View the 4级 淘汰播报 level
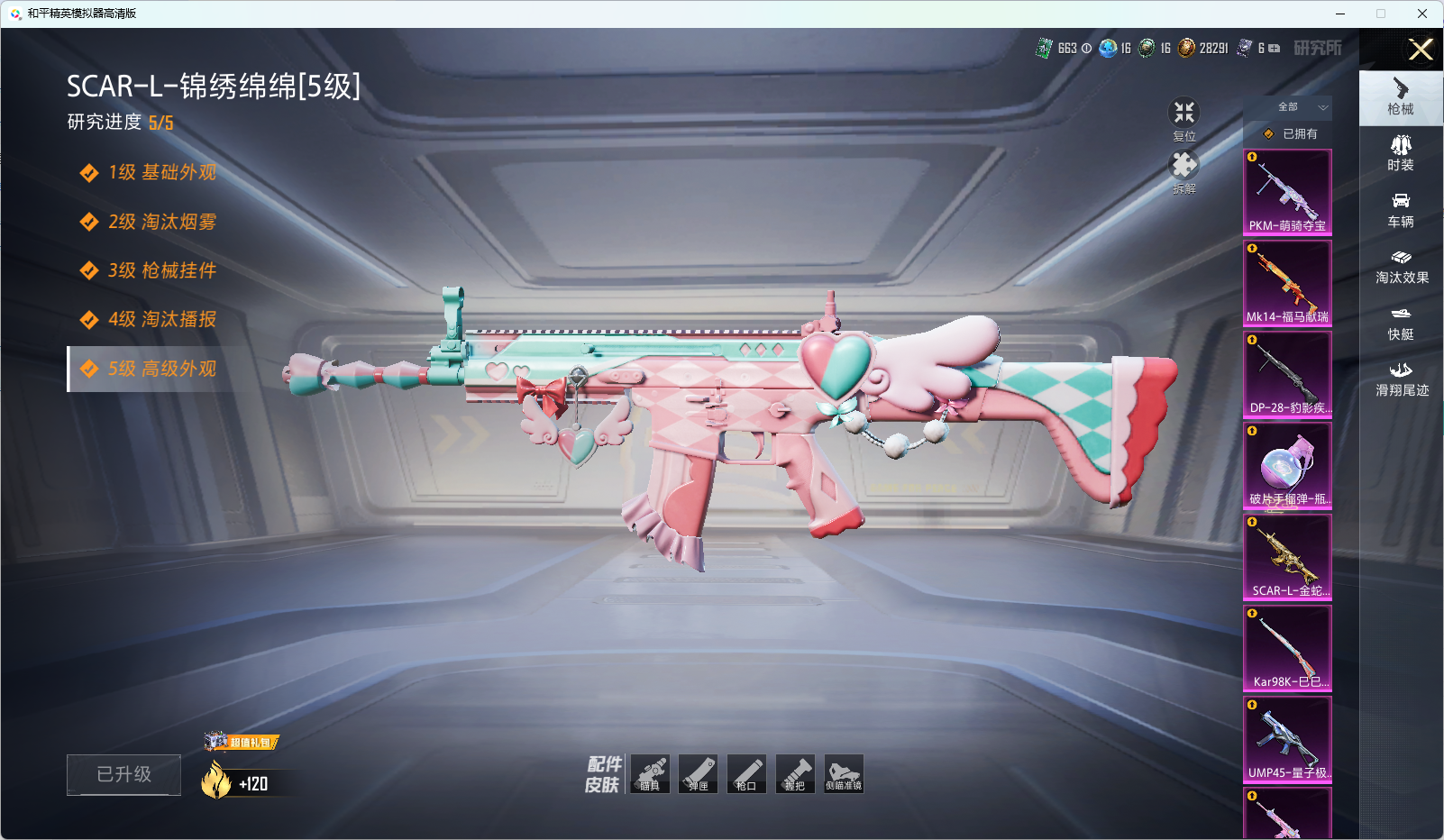Viewport: 1444px width, 840px height. click(x=162, y=319)
